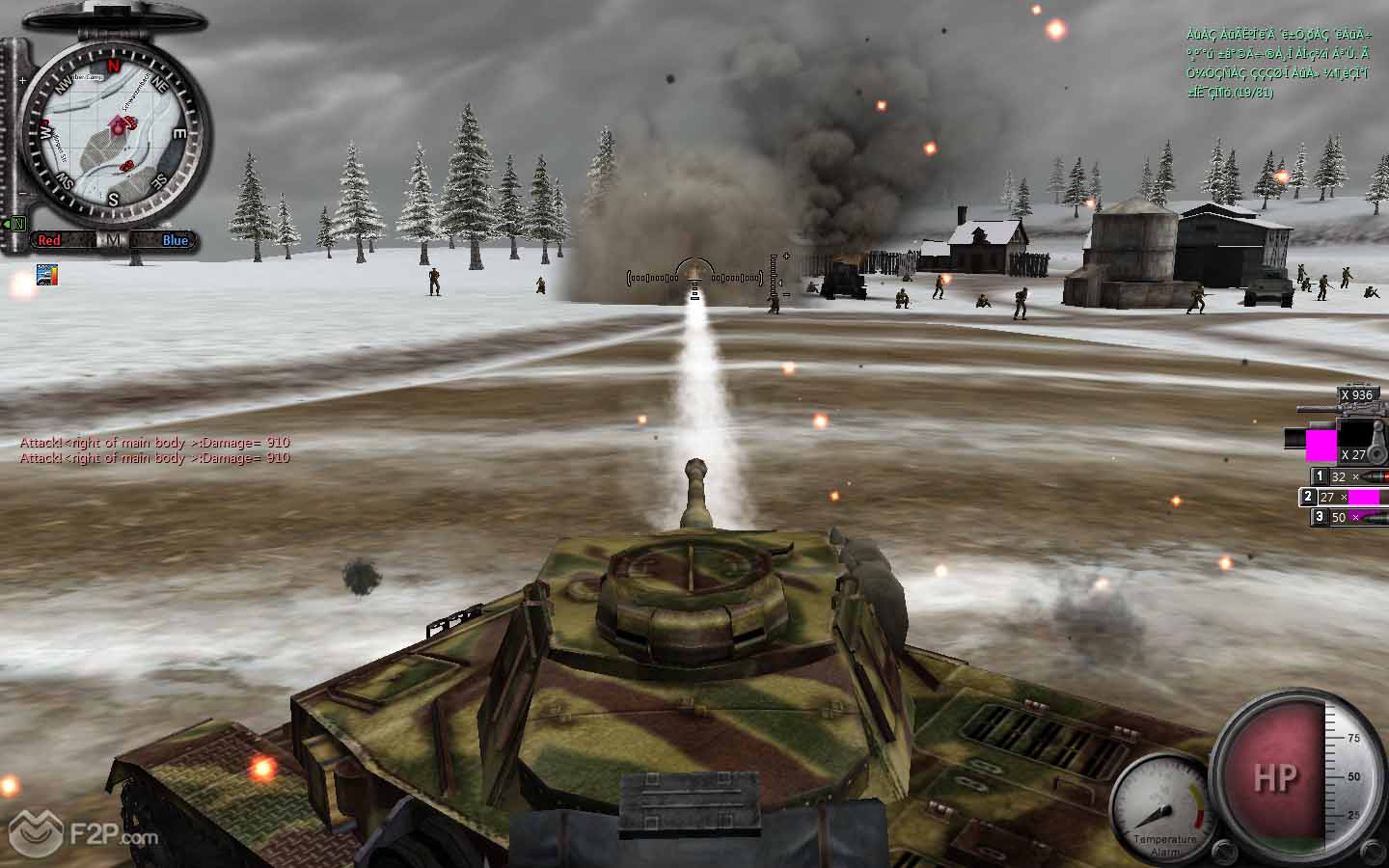Viewport: 1389px width, 868px height.
Task: Select the Red team label
Action: (50, 240)
